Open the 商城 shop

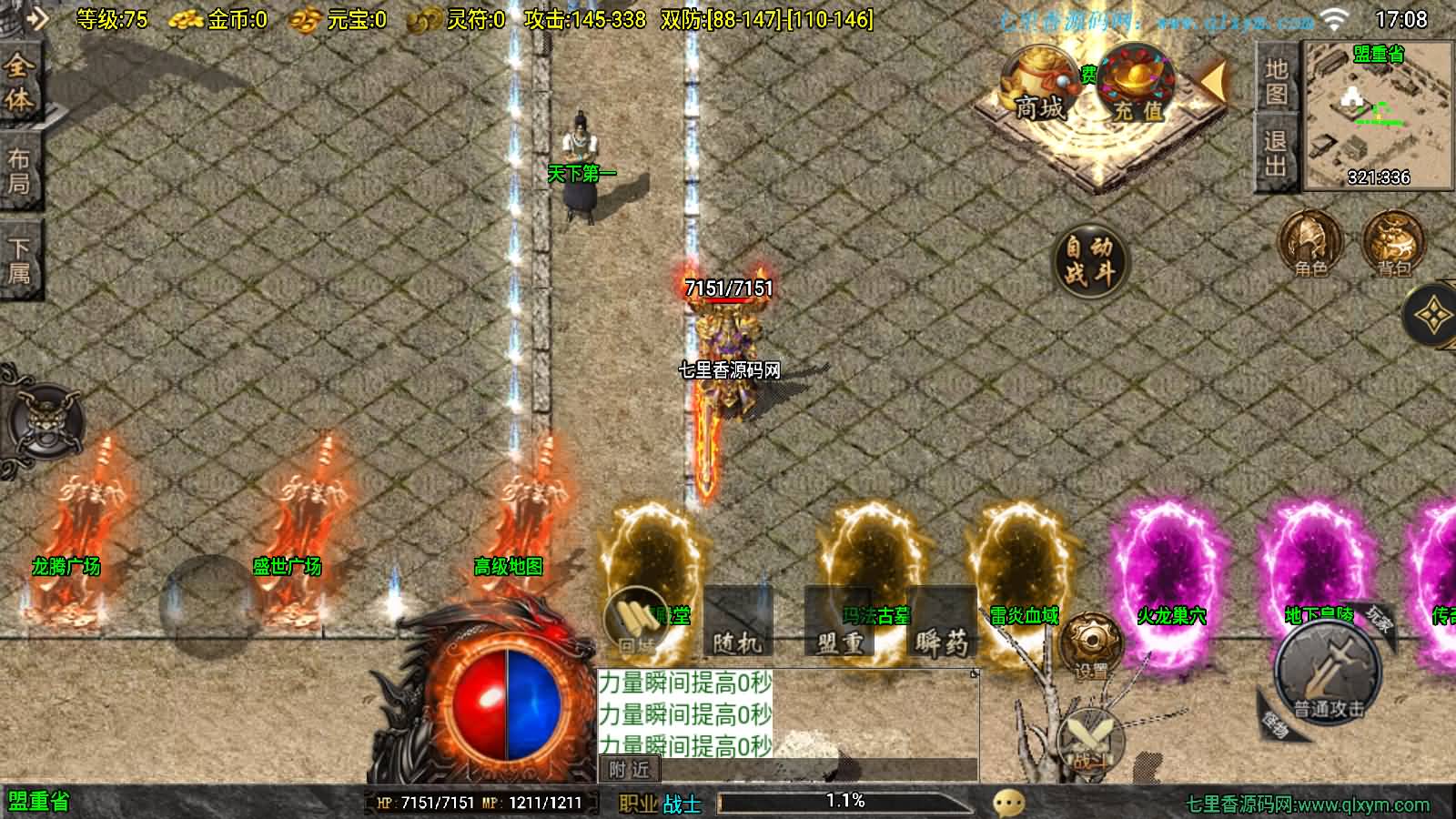(x=1037, y=87)
